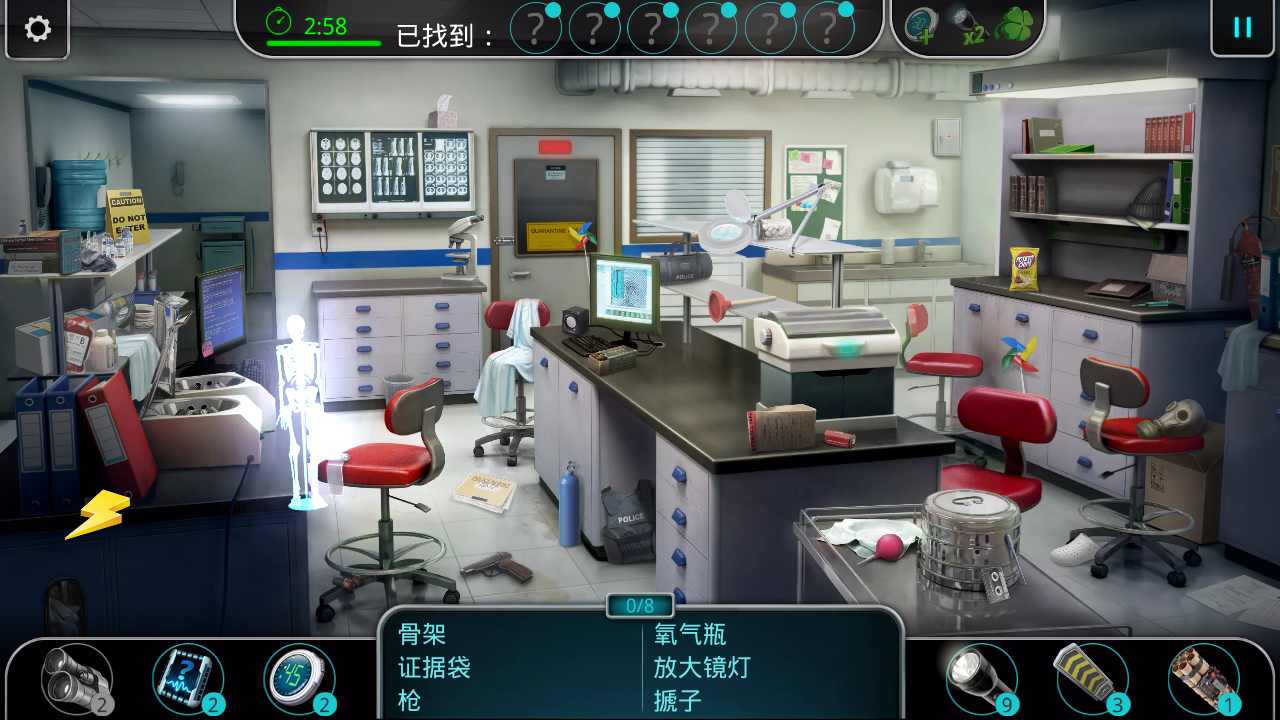
Task: Pause the game
Action: [x=1243, y=28]
